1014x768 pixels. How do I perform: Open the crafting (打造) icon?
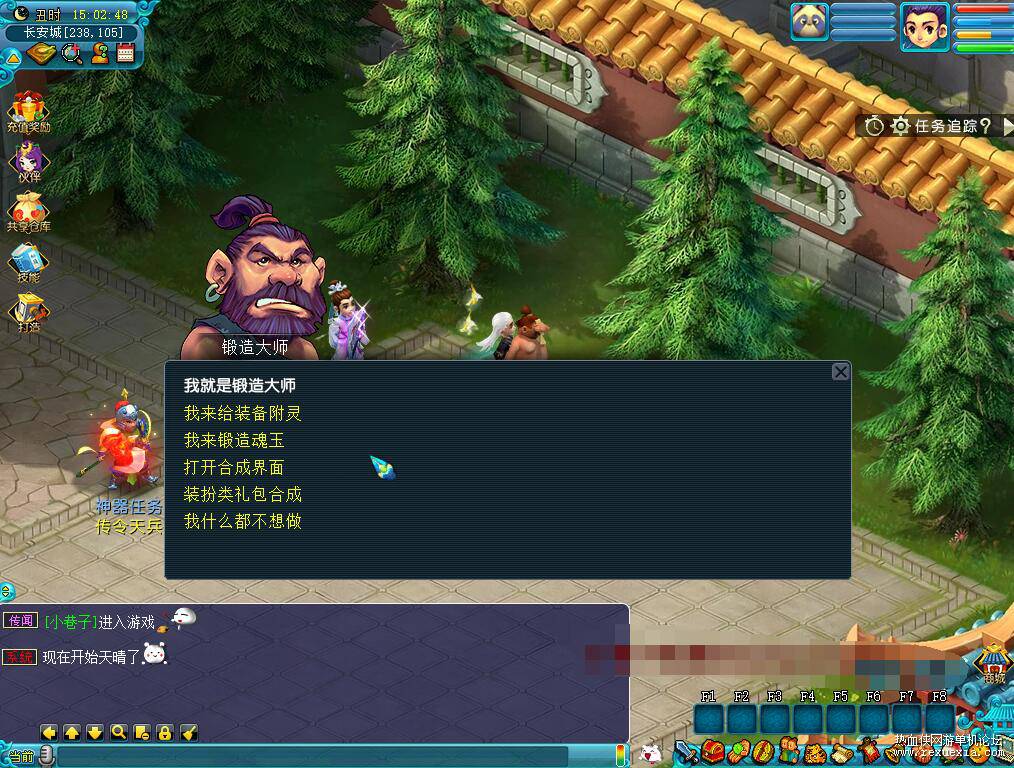tap(28, 312)
